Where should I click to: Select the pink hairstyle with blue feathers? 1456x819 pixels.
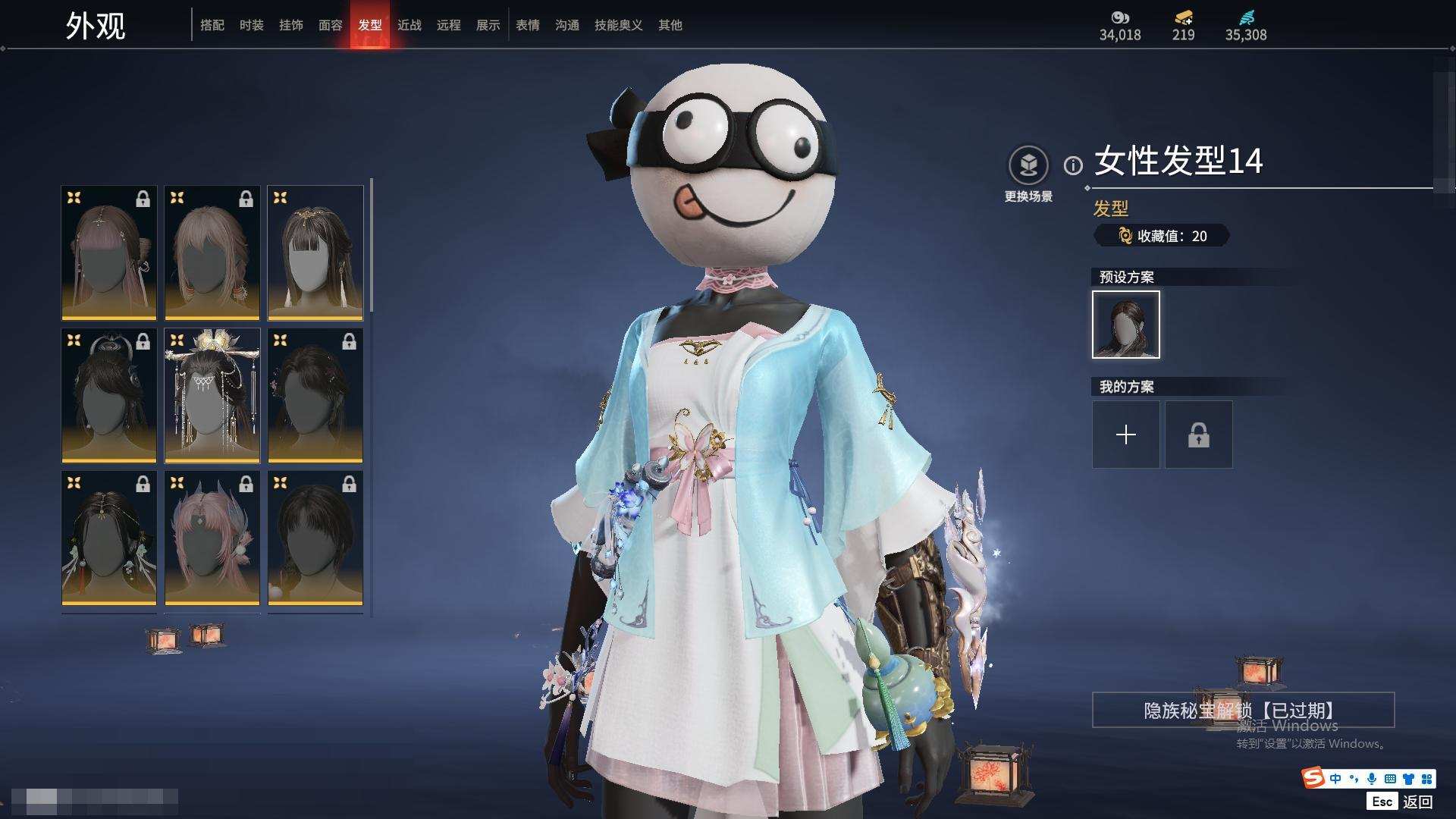(212, 538)
